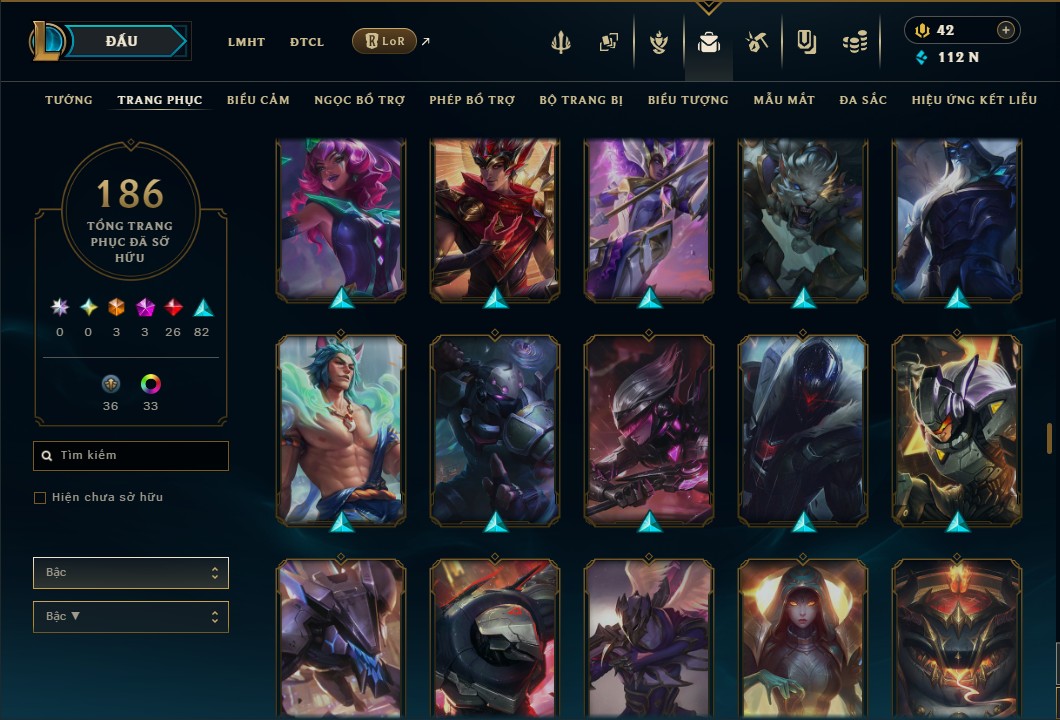Open the first Bậc dropdown
This screenshot has height=720, width=1060.
coord(131,573)
